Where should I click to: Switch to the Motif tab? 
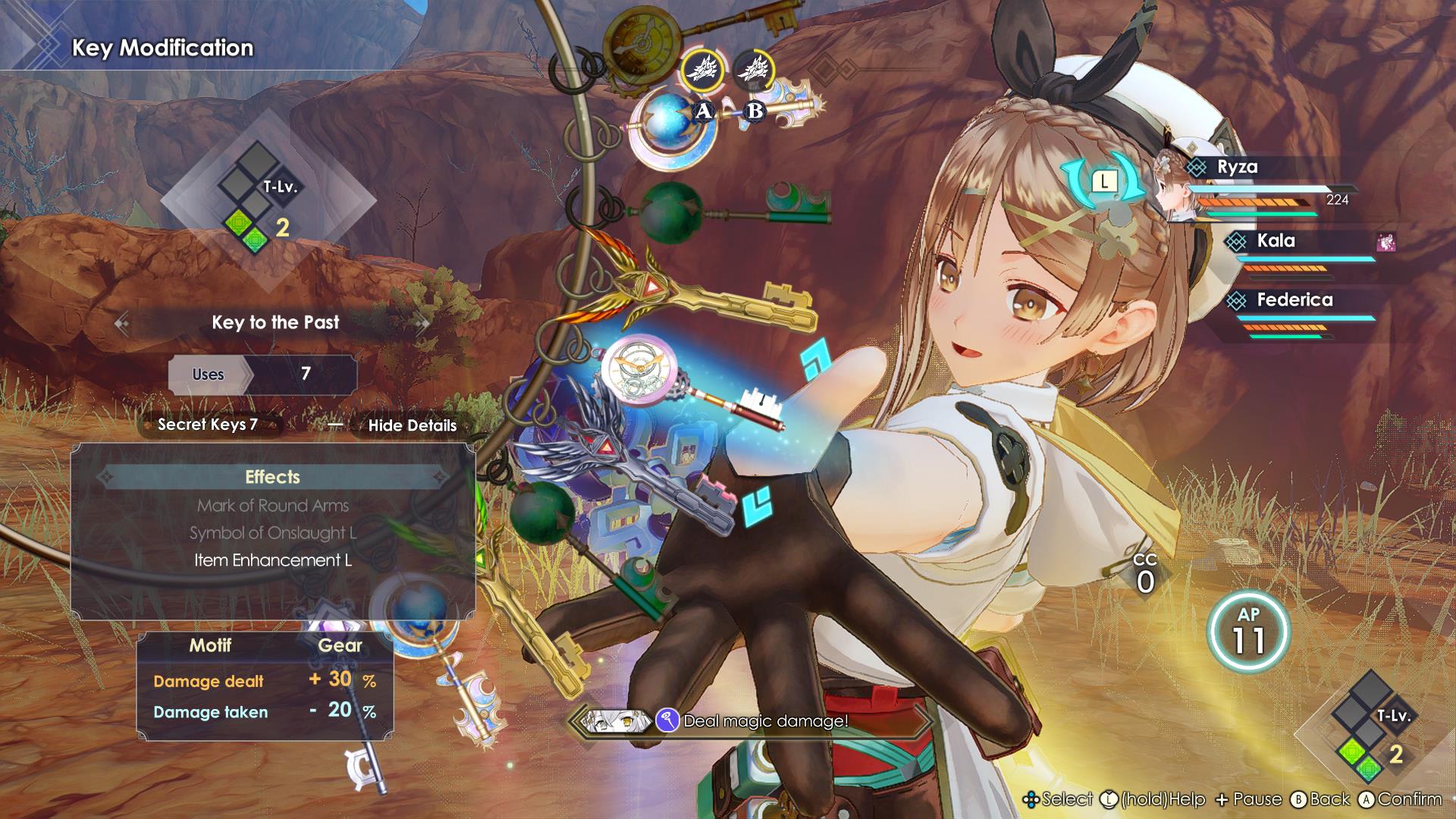coord(212,645)
